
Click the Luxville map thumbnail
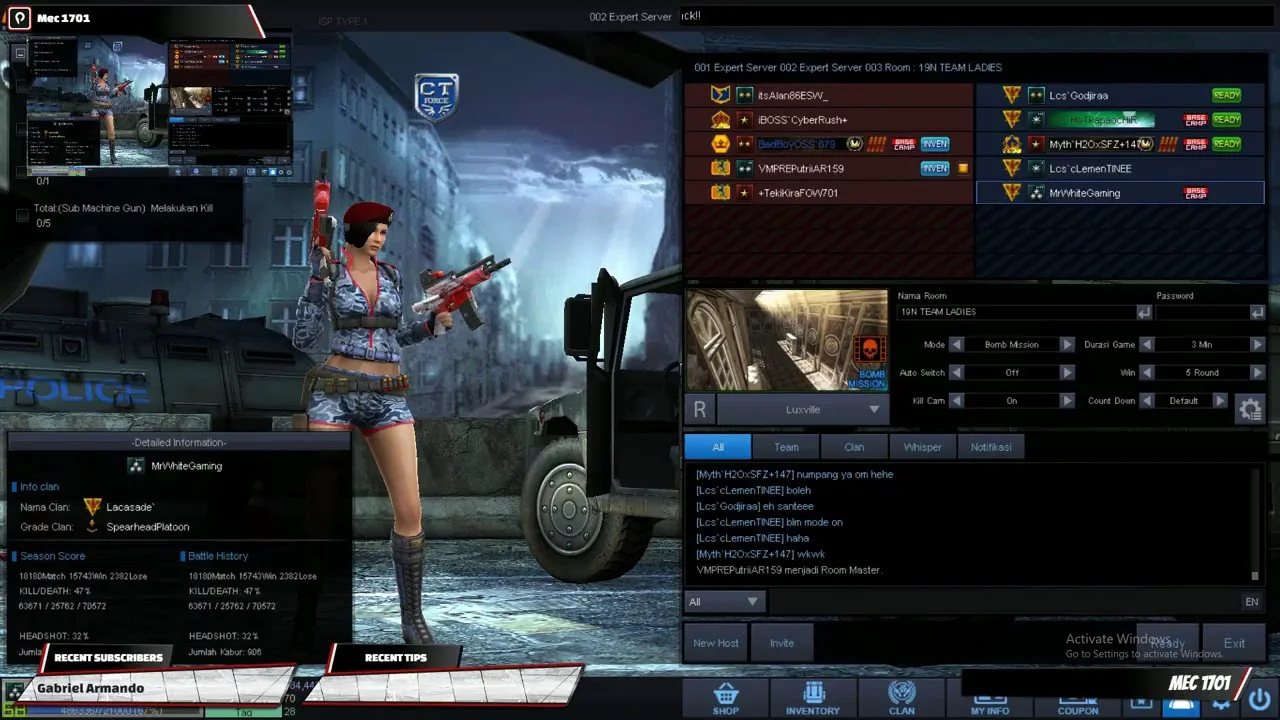pos(786,340)
